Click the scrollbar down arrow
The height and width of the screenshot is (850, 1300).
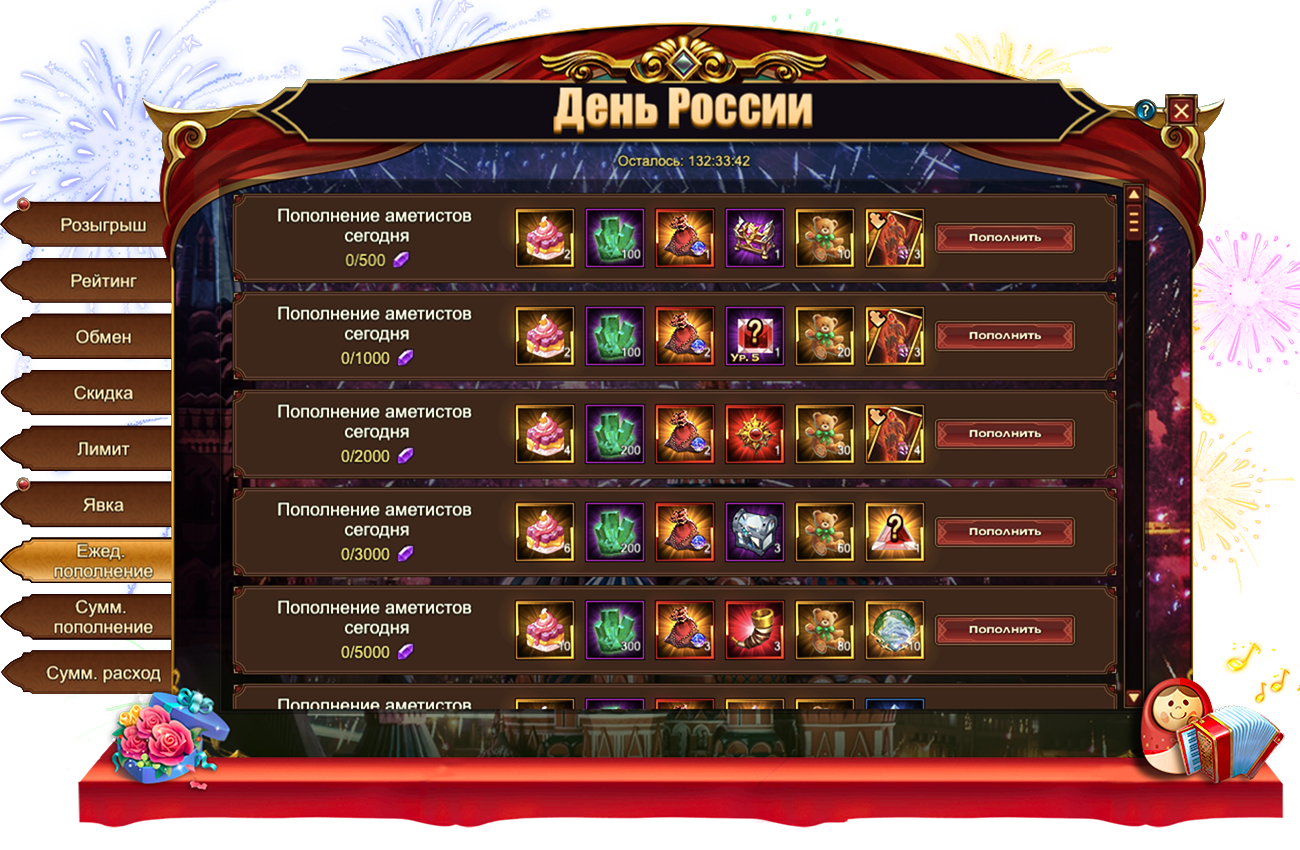tap(1133, 697)
